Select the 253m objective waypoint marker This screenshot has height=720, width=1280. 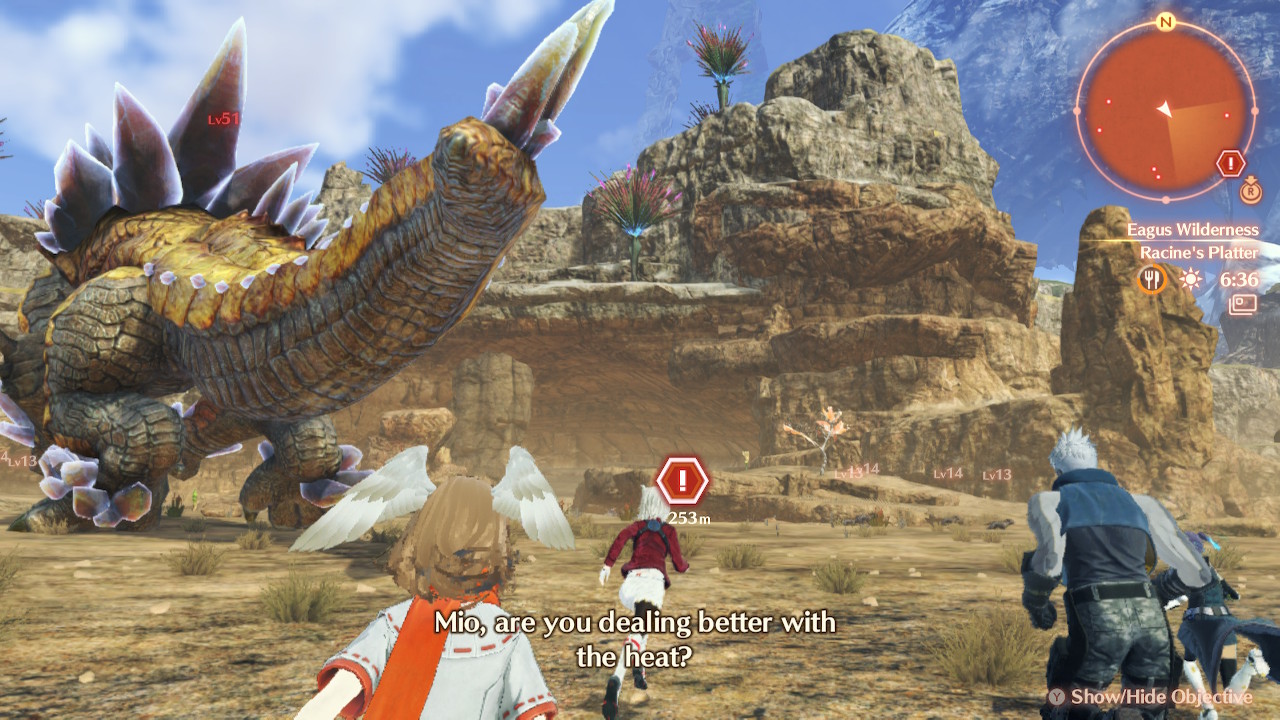pyautogui.click(x=683, y=481)
